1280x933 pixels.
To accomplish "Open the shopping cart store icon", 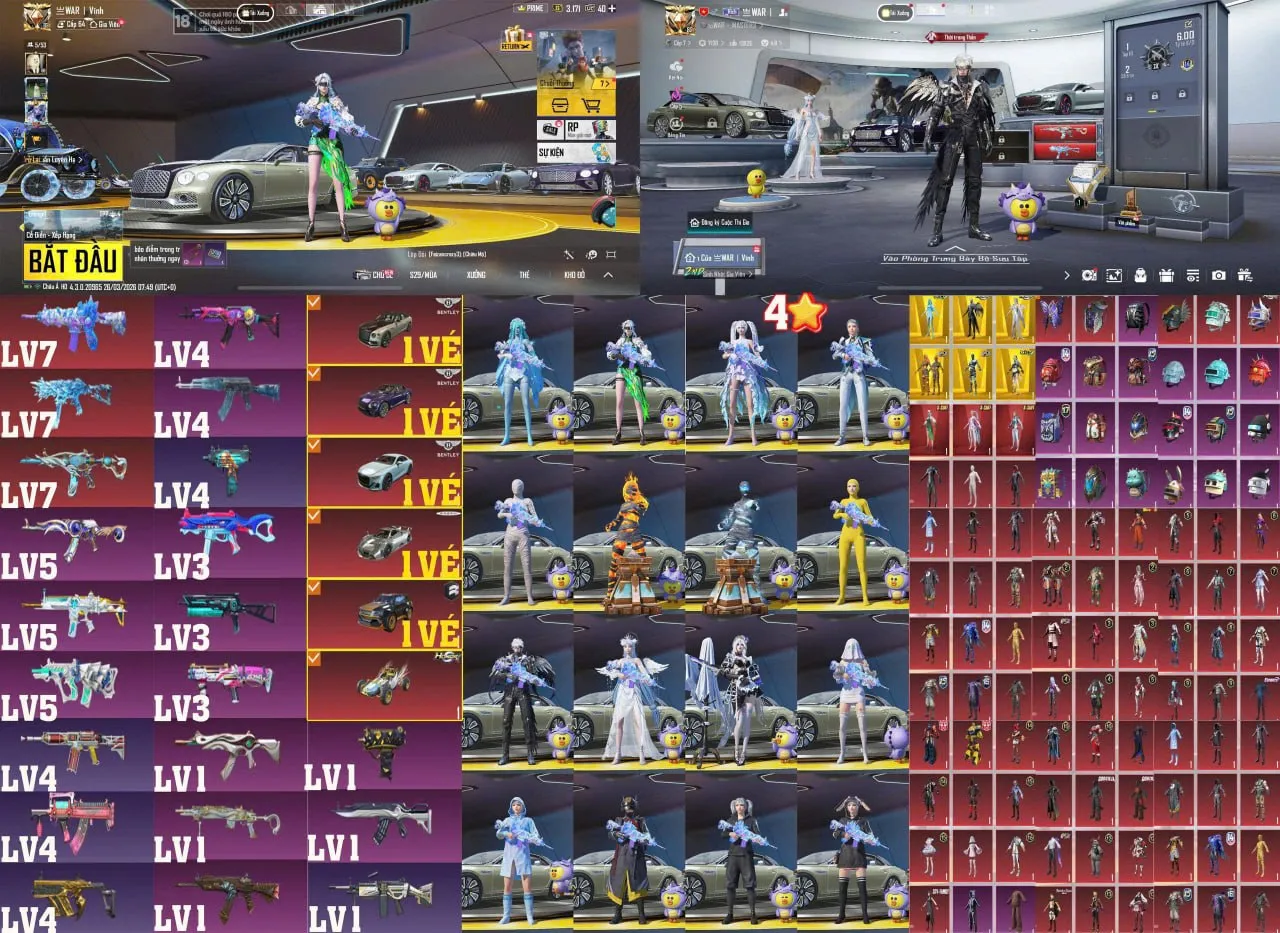I will tap(592, 104).
